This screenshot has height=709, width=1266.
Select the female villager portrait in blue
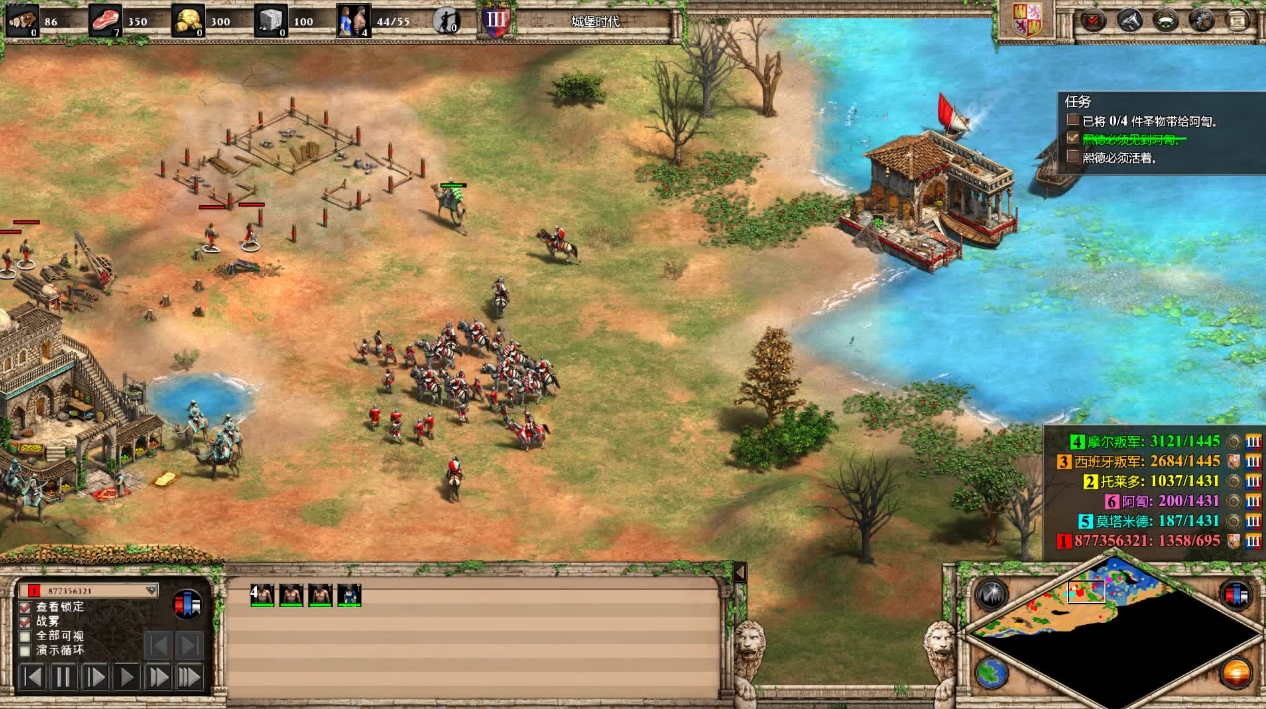[x=349, y=595]
